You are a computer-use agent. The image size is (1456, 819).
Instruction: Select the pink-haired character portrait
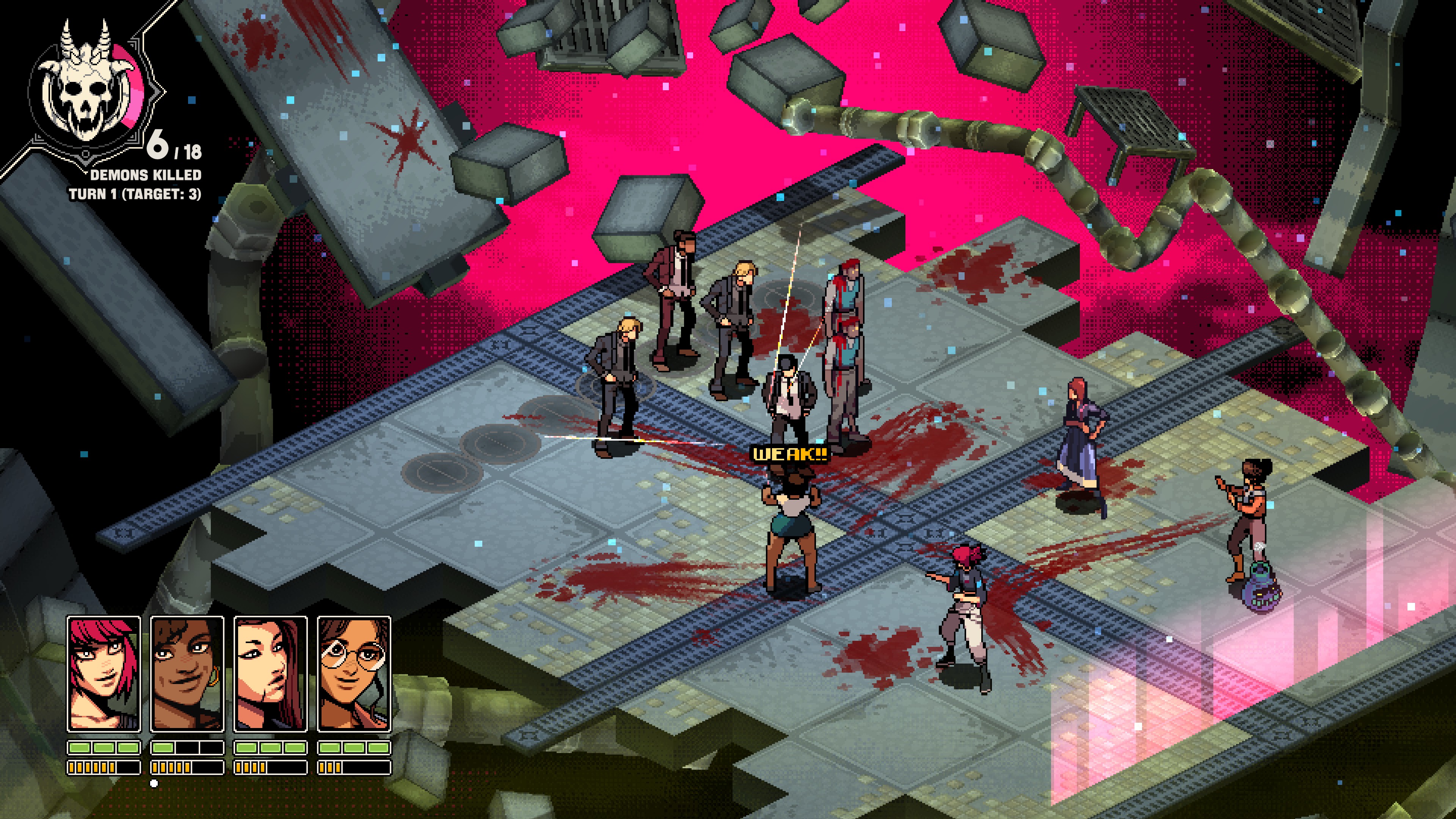104,673
